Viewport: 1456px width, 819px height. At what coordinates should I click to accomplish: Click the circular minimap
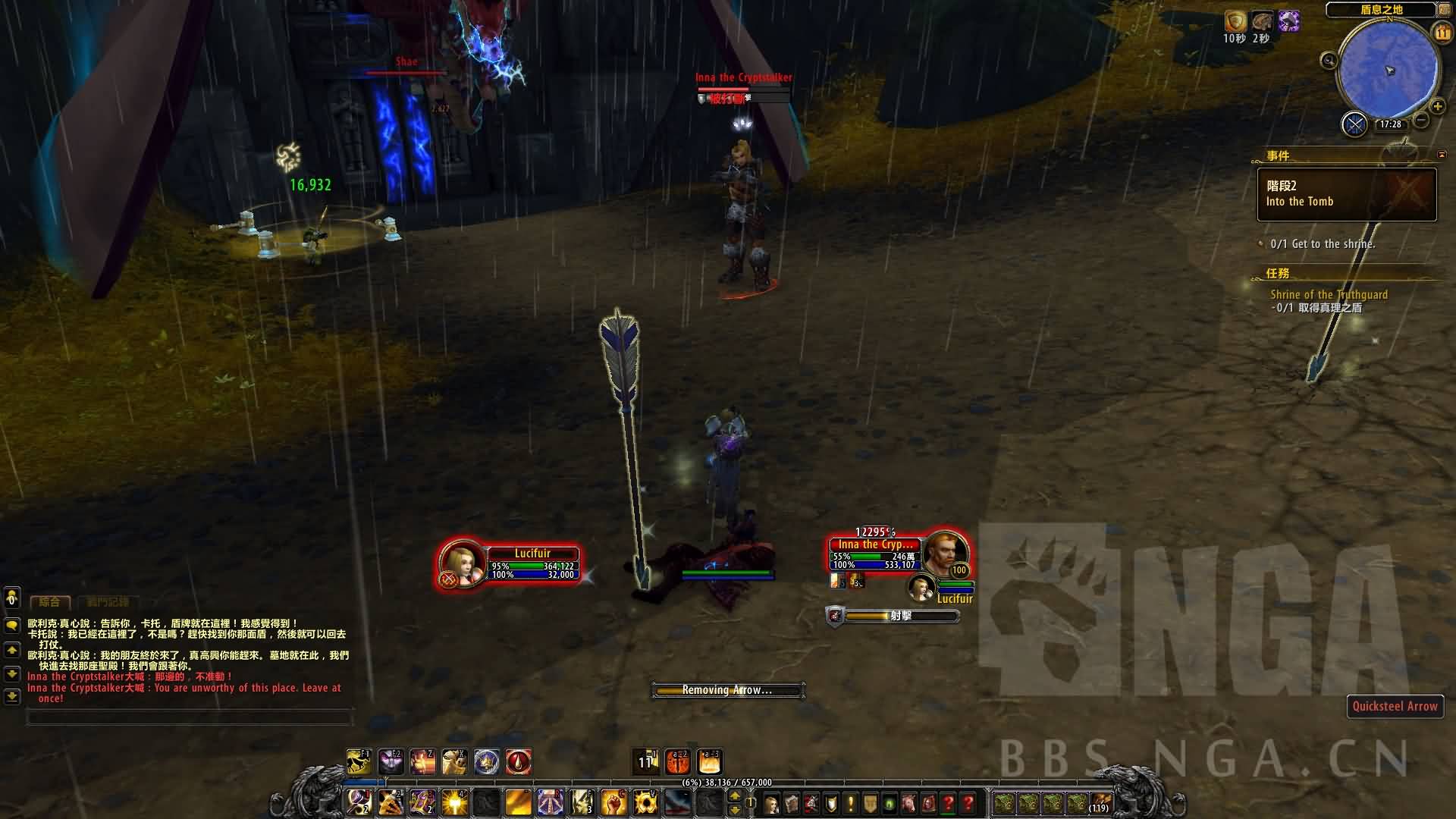pos(1389,71)
